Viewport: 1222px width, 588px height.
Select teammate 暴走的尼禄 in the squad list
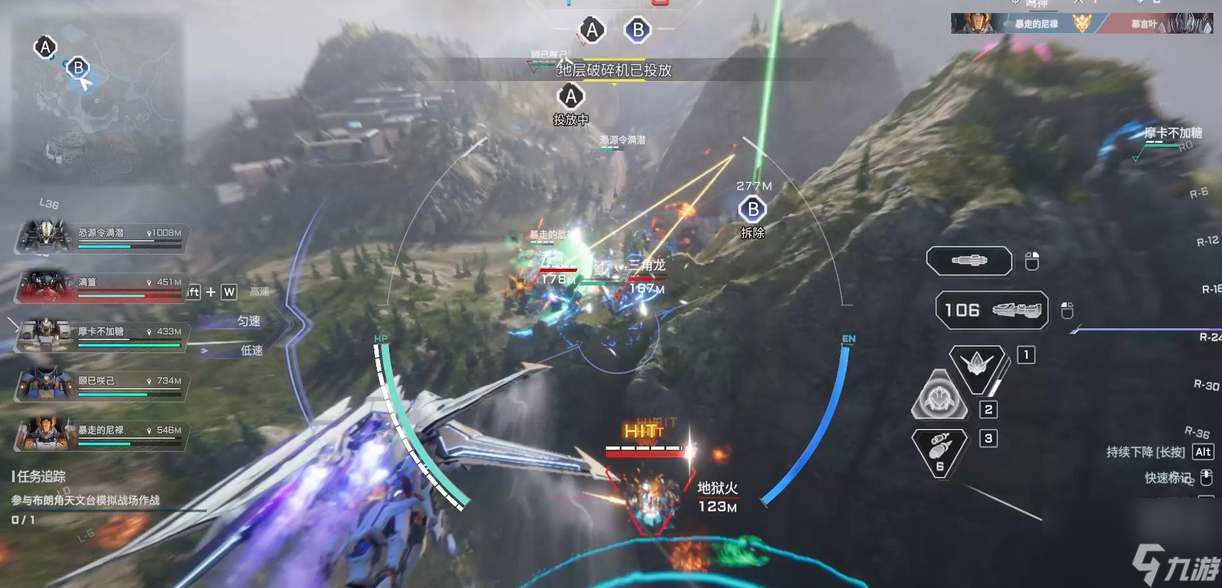tap(100, 433)
